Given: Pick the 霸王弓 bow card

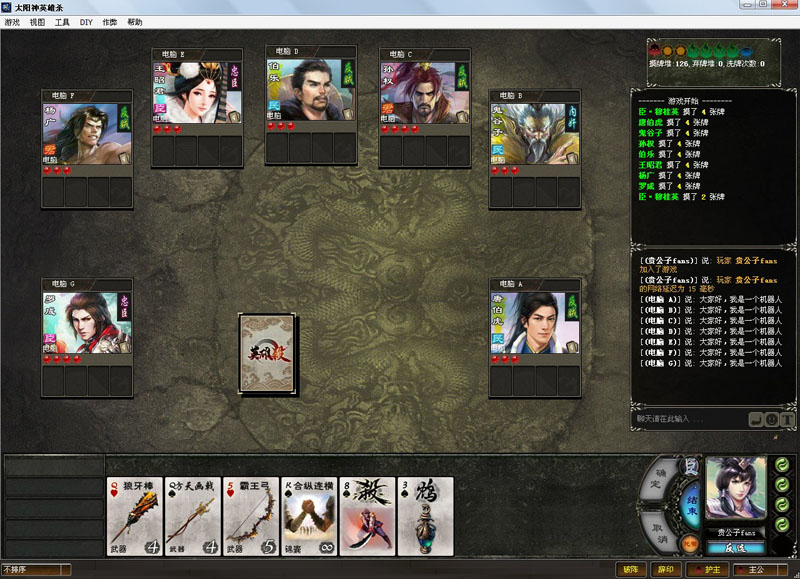Looking at the screenshot, I should 251,516.
